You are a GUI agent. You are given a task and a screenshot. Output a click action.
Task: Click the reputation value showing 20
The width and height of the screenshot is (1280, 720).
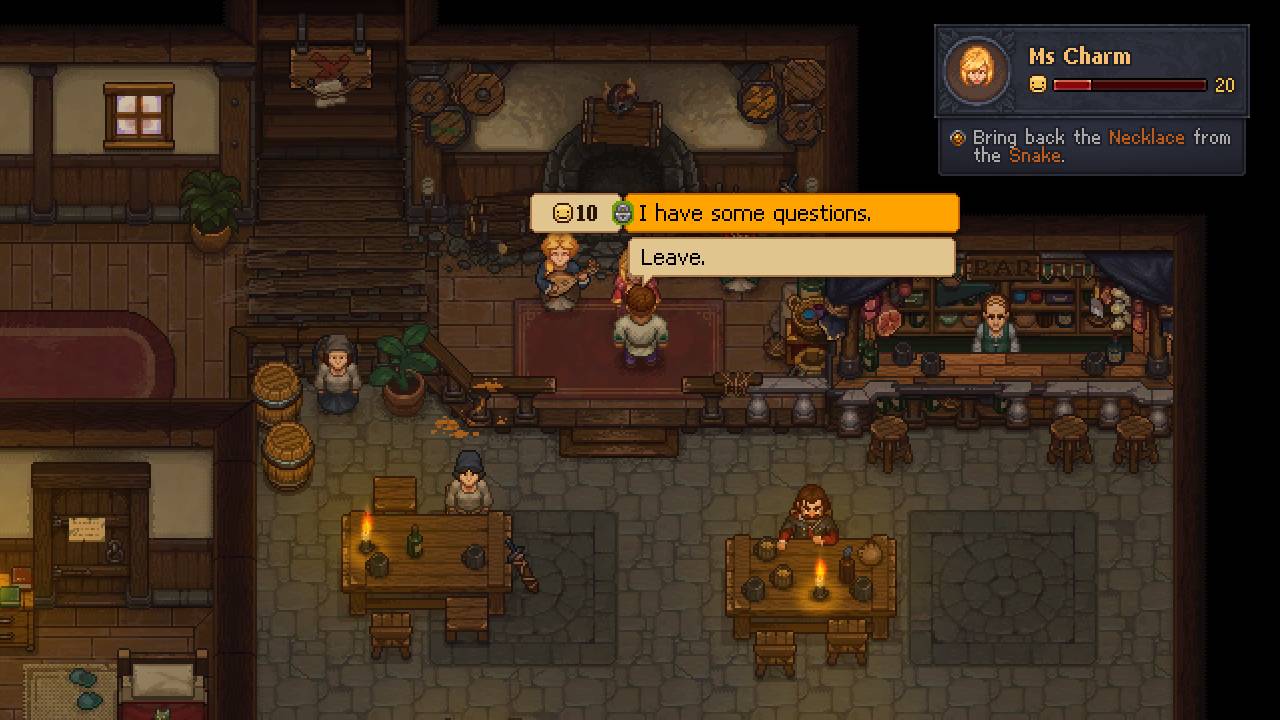(1224, 86)
